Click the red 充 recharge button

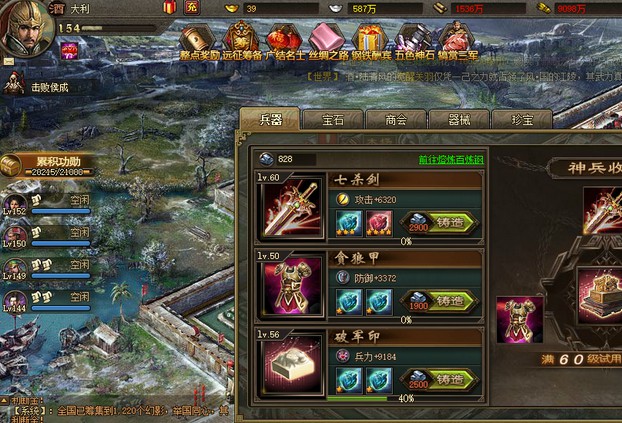tap(192, 8)
